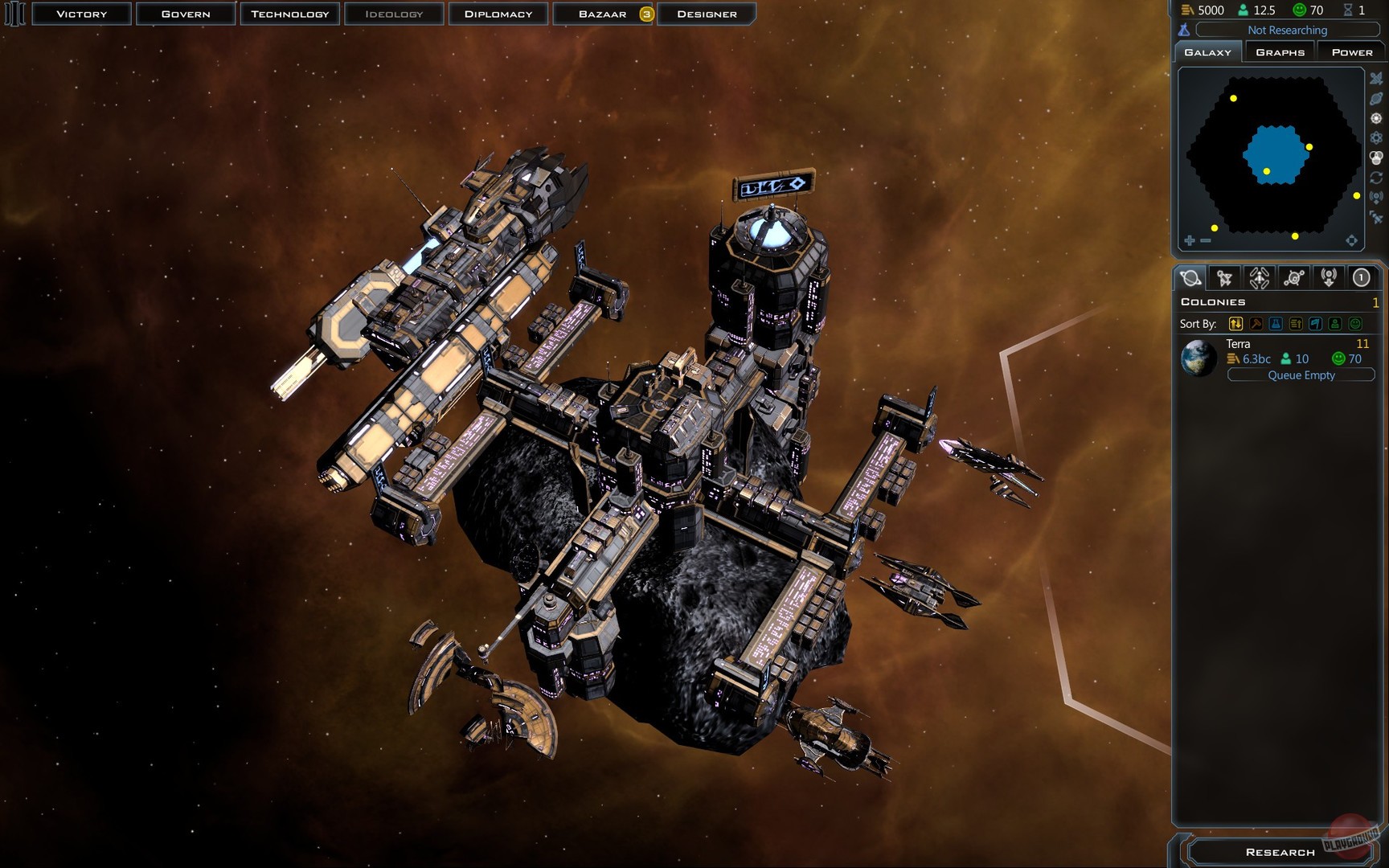
Task: Sort colonies by the hammer production icon
Action: [1256, 324]
